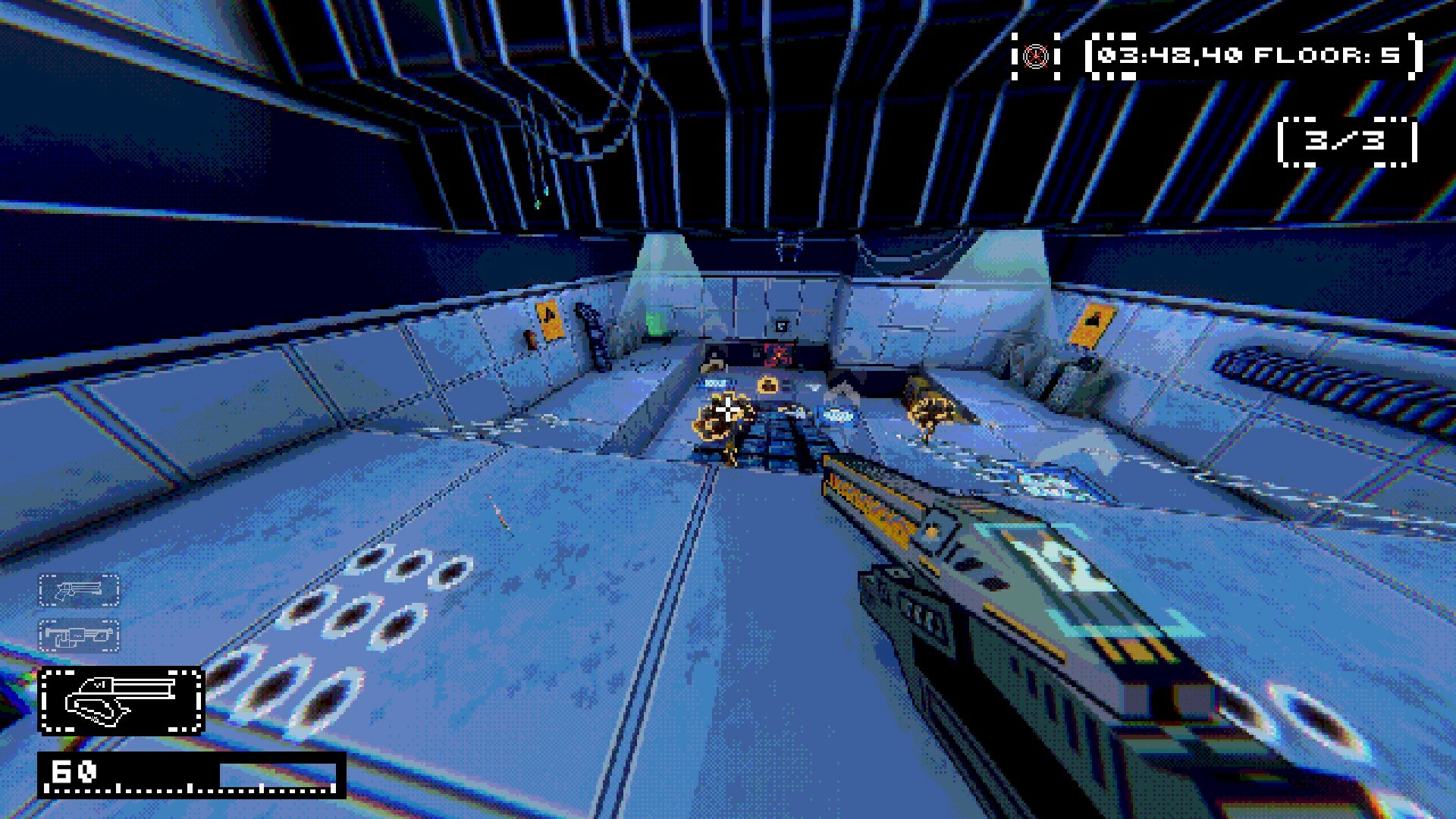Click the golden orb near the crosshair
The image size is (1456, 819).
point(767,386)
